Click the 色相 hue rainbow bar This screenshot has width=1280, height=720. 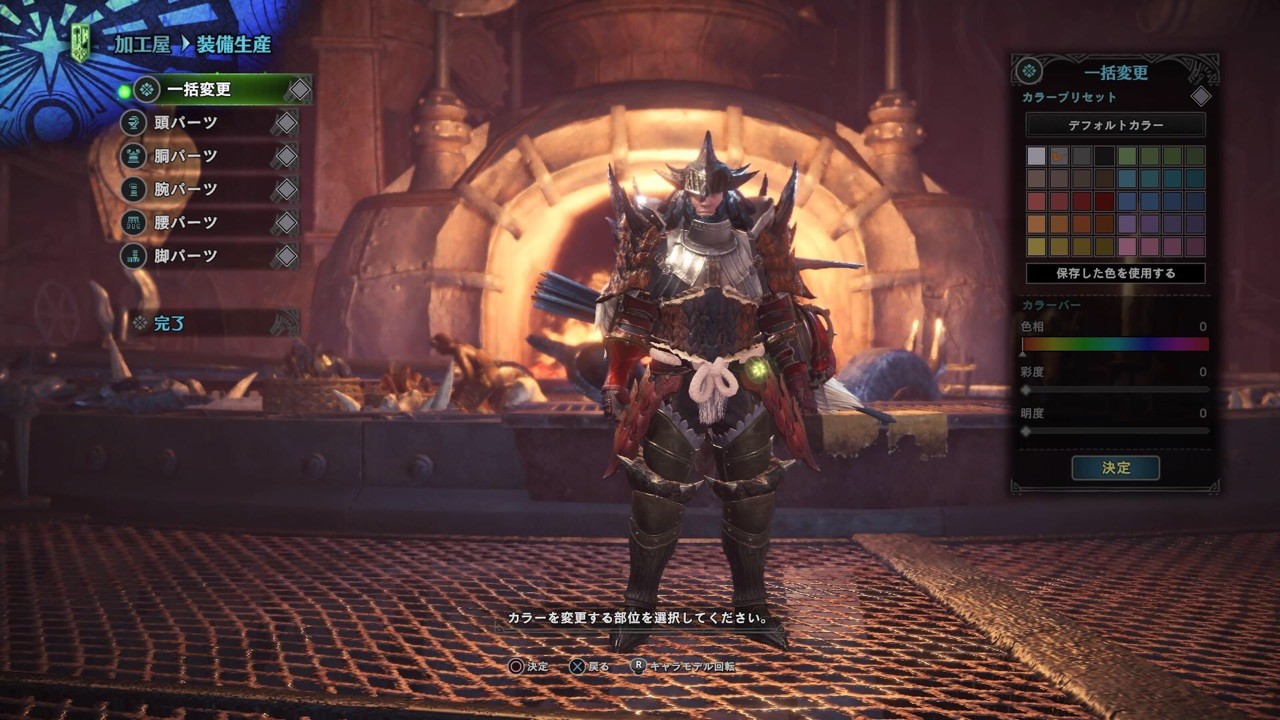click(x=1115, y=344)
